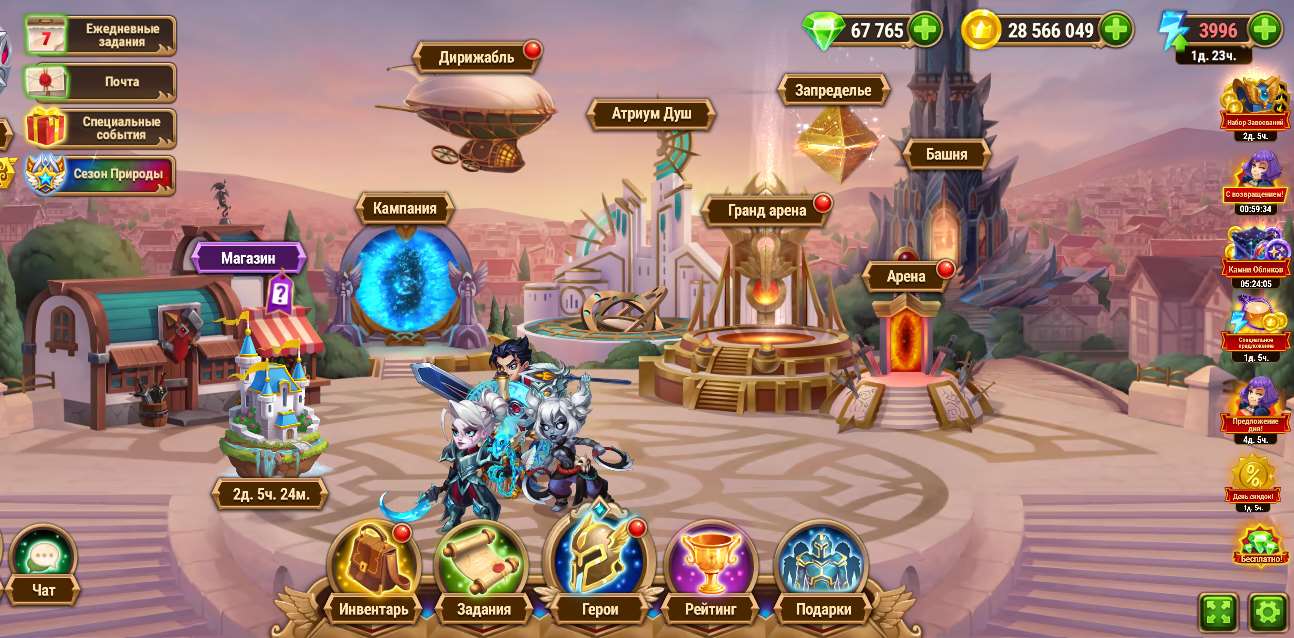Open Специальные события special events
The width and height of the screenshot is (1294, 638).
[x=100, y=128]
